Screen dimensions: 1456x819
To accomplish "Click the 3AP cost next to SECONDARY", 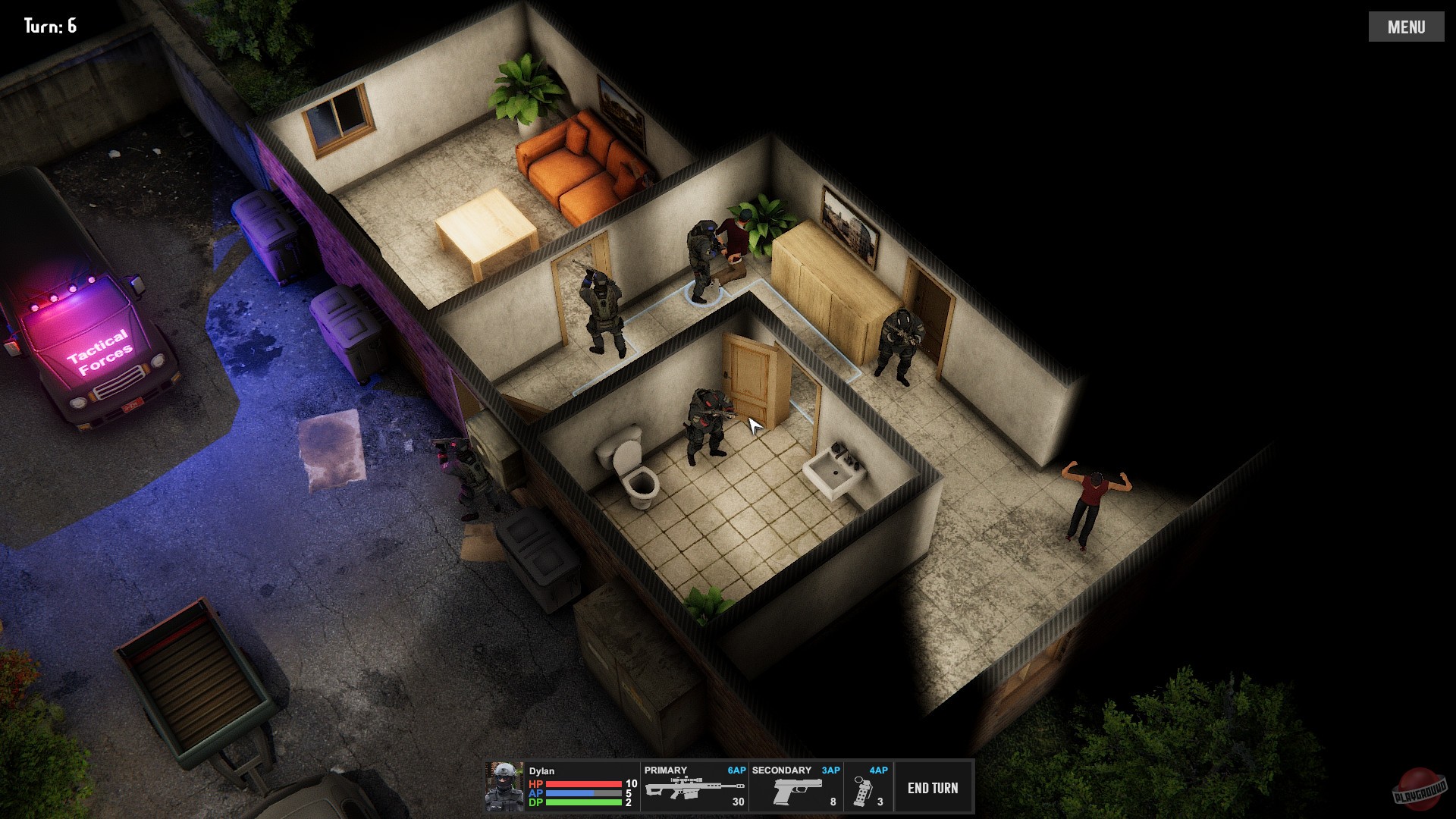I will (x=832, y=770).
